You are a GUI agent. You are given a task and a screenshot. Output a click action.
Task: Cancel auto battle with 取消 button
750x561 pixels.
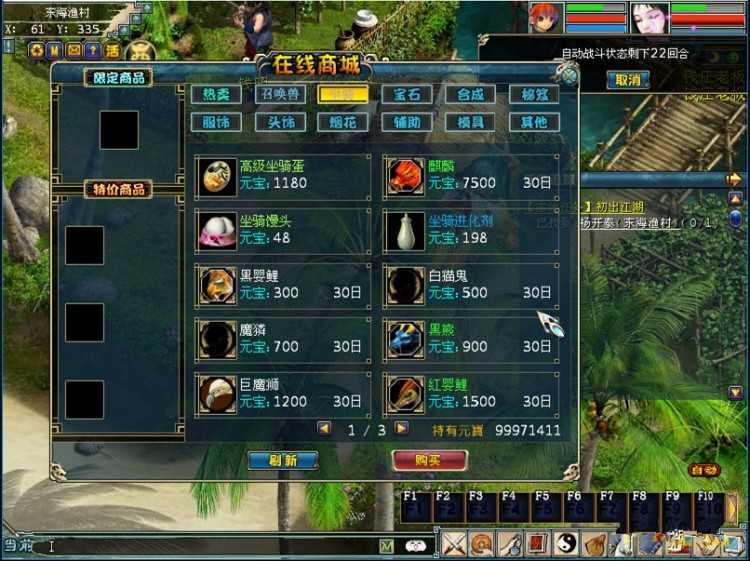pyautogui.click(x=626, y=80)
